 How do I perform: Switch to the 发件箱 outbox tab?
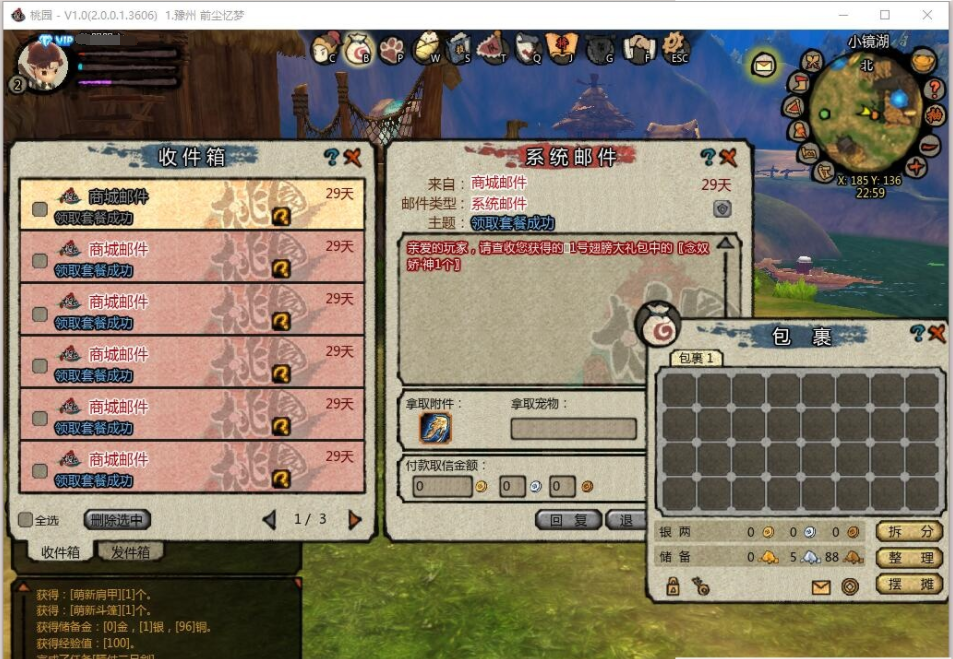click(131, 552)
